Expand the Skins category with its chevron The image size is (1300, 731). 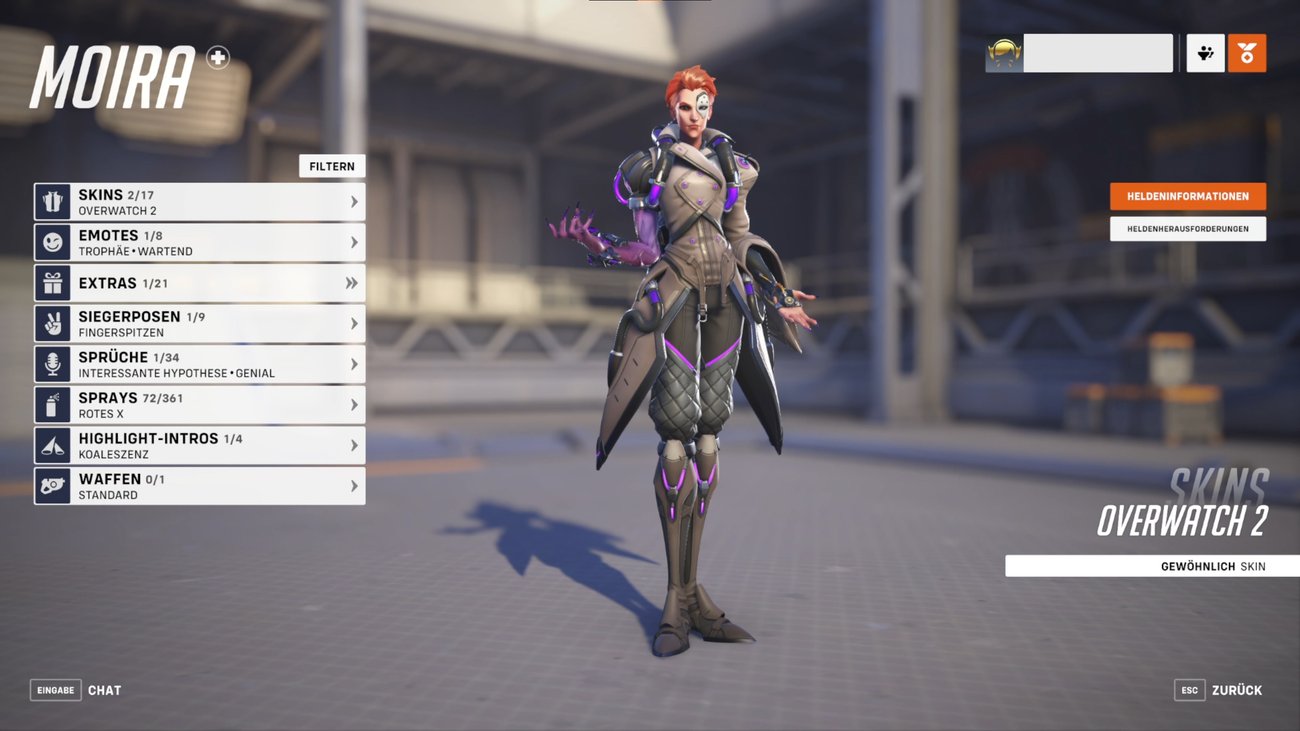coord(355,200)
